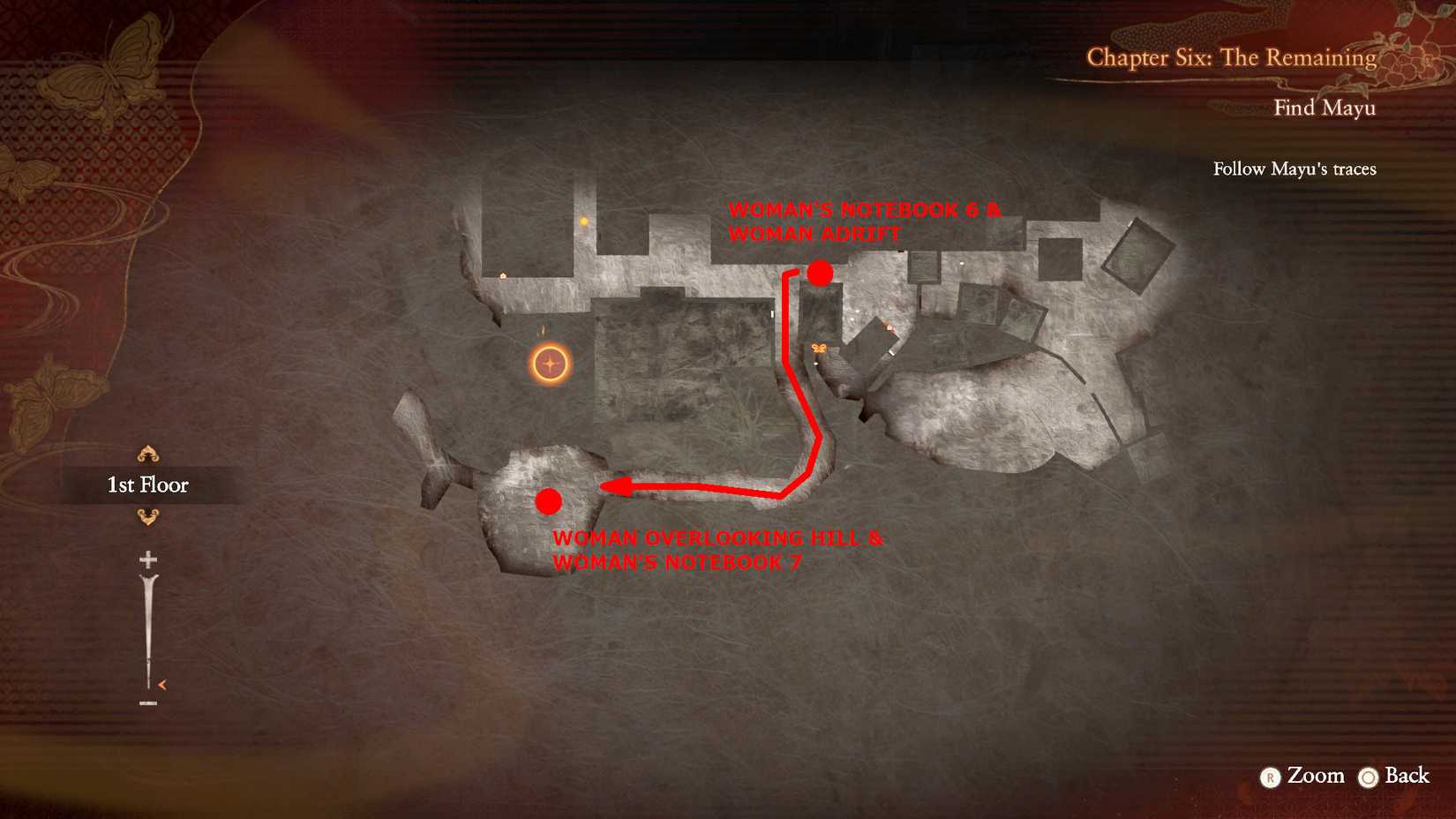Open the 1st Floor level selector

pos(146,485)
